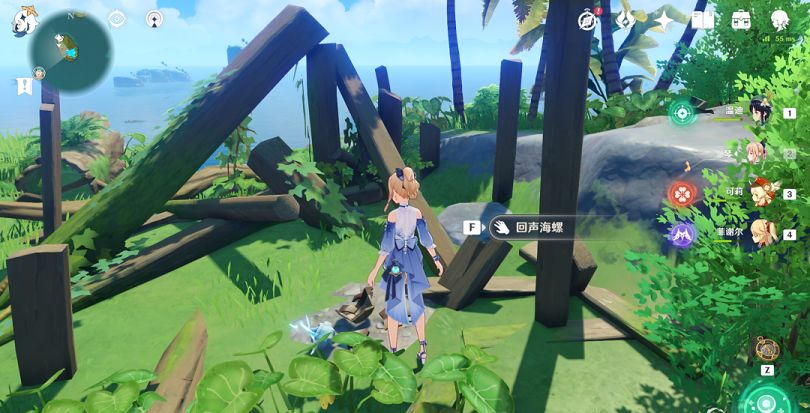Viewport: 810px width, 413px height.
Task: Switch to party member 可莉
Action: [x=760, y=193]
